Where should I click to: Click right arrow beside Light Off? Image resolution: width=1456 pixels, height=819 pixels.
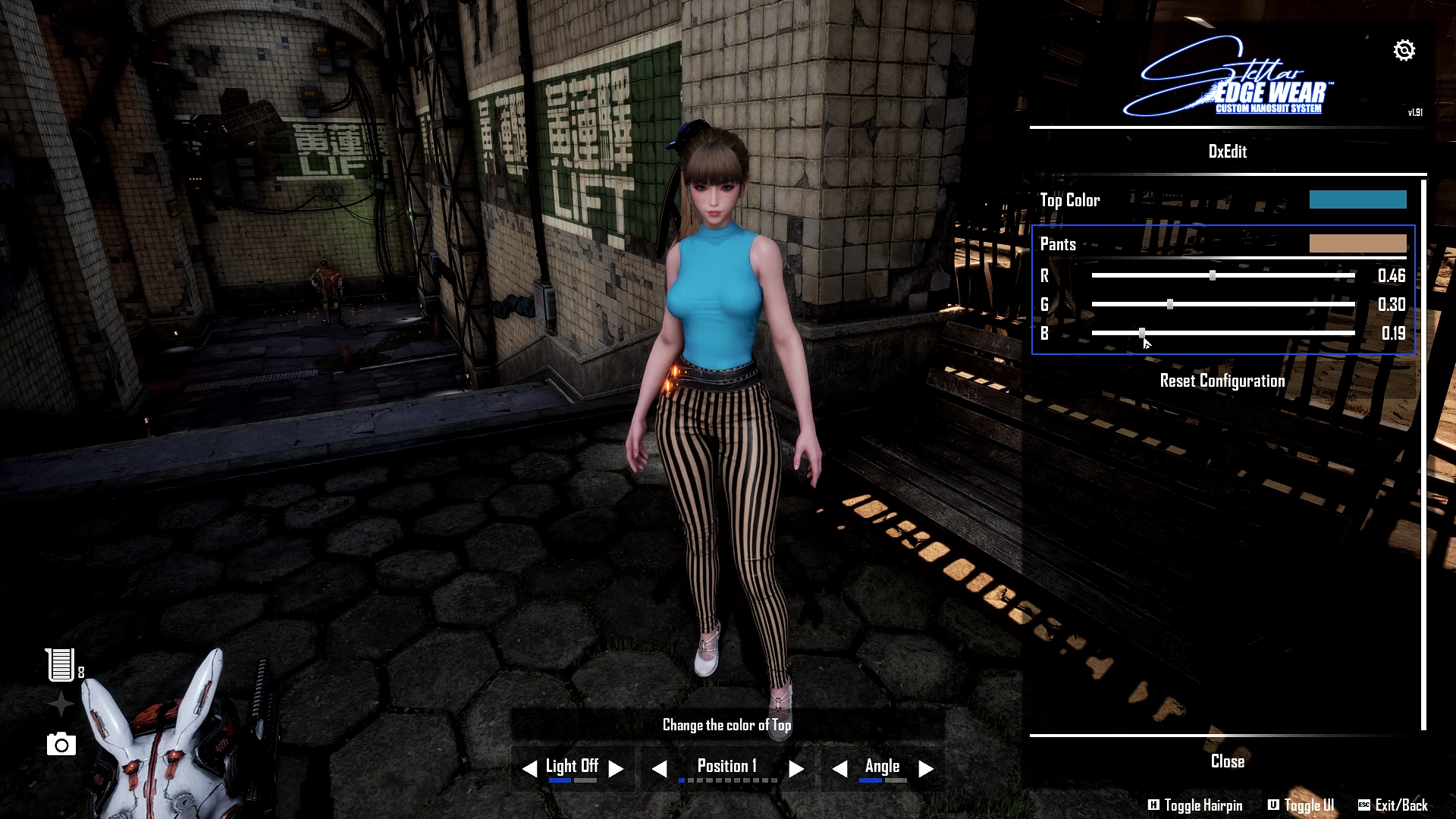[x=617, y=769]
